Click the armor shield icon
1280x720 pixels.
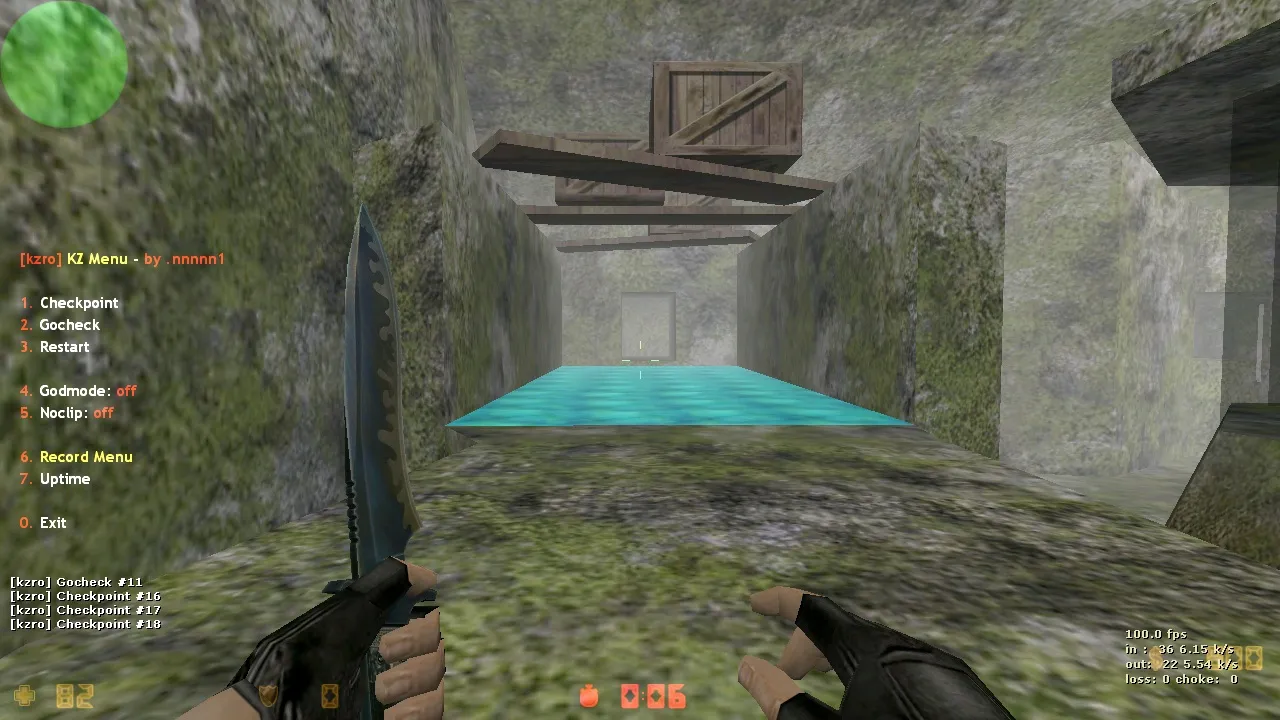267,697
